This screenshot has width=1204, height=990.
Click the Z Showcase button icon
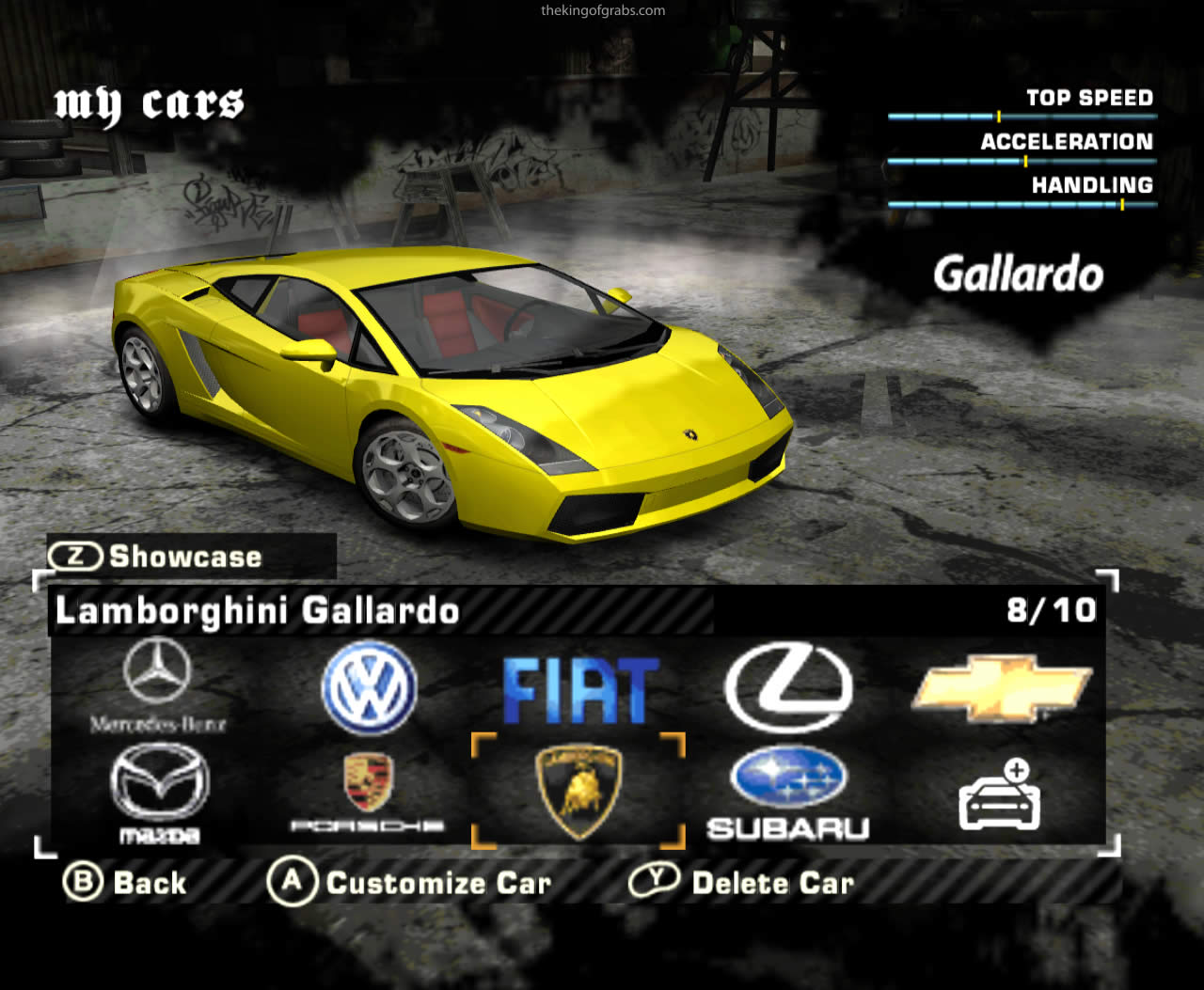click(x=75, y=556)
